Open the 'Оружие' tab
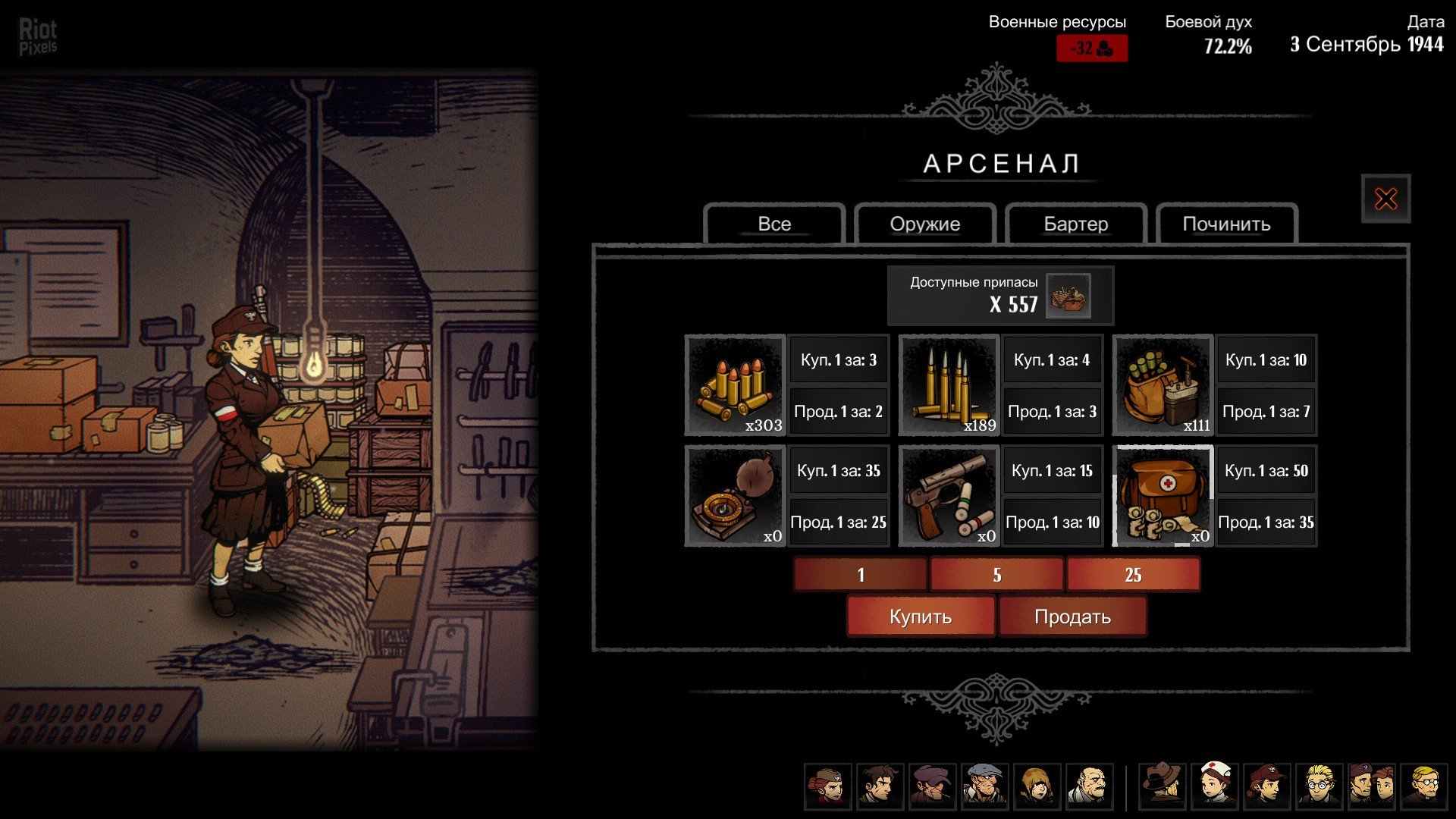 coord(924,224)
